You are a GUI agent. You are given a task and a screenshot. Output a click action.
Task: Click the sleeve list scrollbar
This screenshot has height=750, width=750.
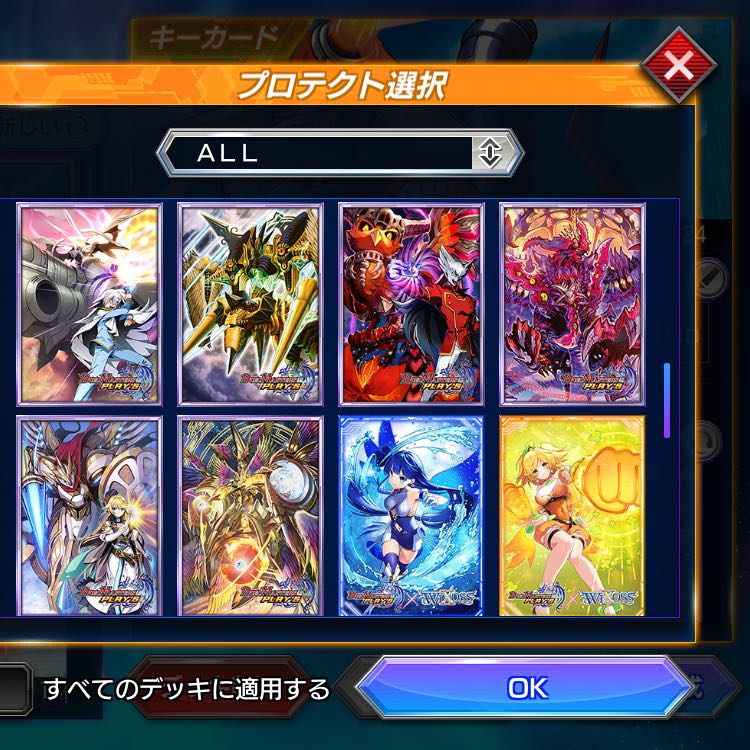667,400
